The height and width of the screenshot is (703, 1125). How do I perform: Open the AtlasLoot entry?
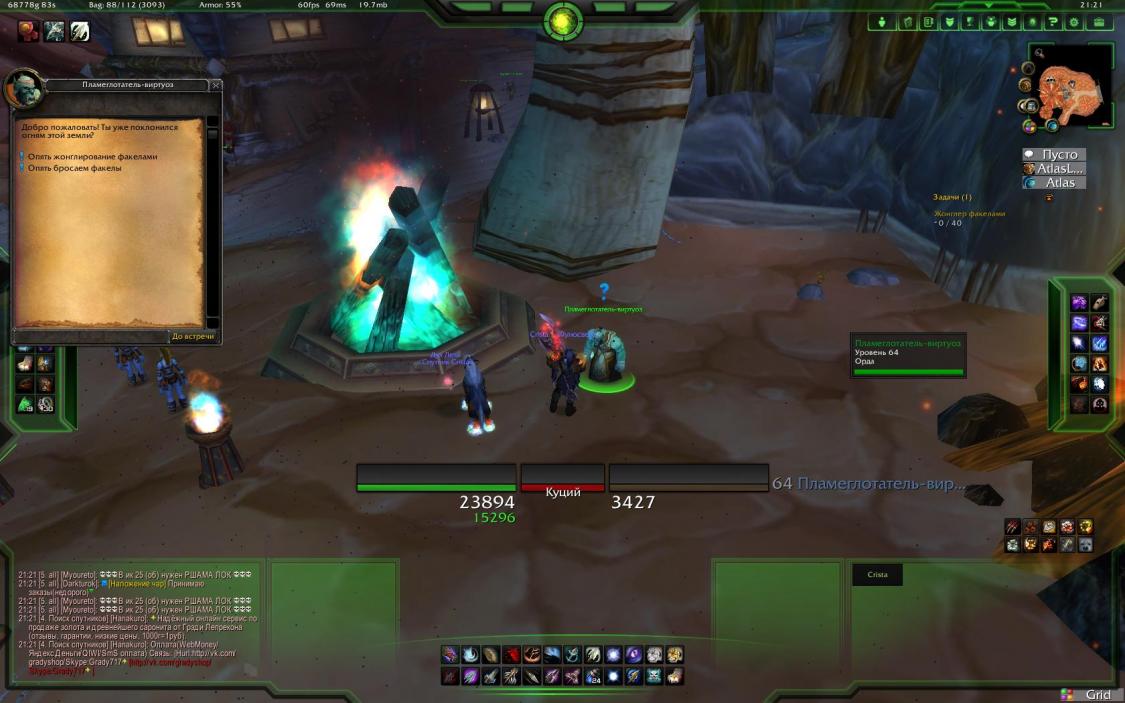pyautogui.click(x=1058, y=169)
